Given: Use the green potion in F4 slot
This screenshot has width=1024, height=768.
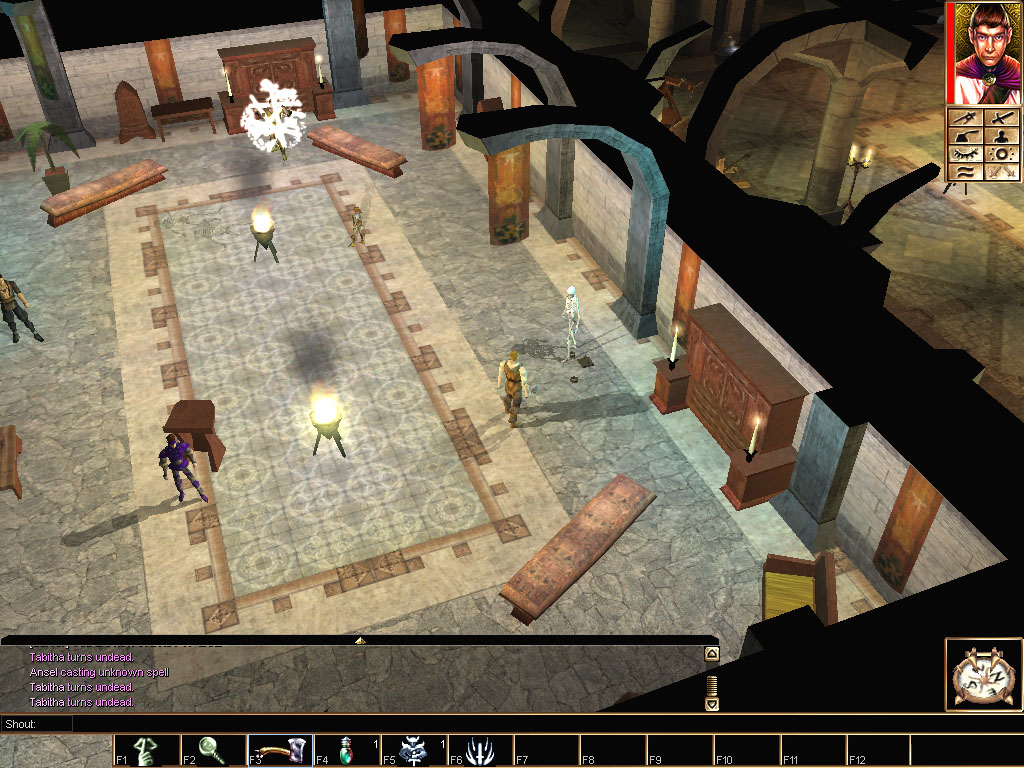Looking at the screenshot, I should (346, 750).
